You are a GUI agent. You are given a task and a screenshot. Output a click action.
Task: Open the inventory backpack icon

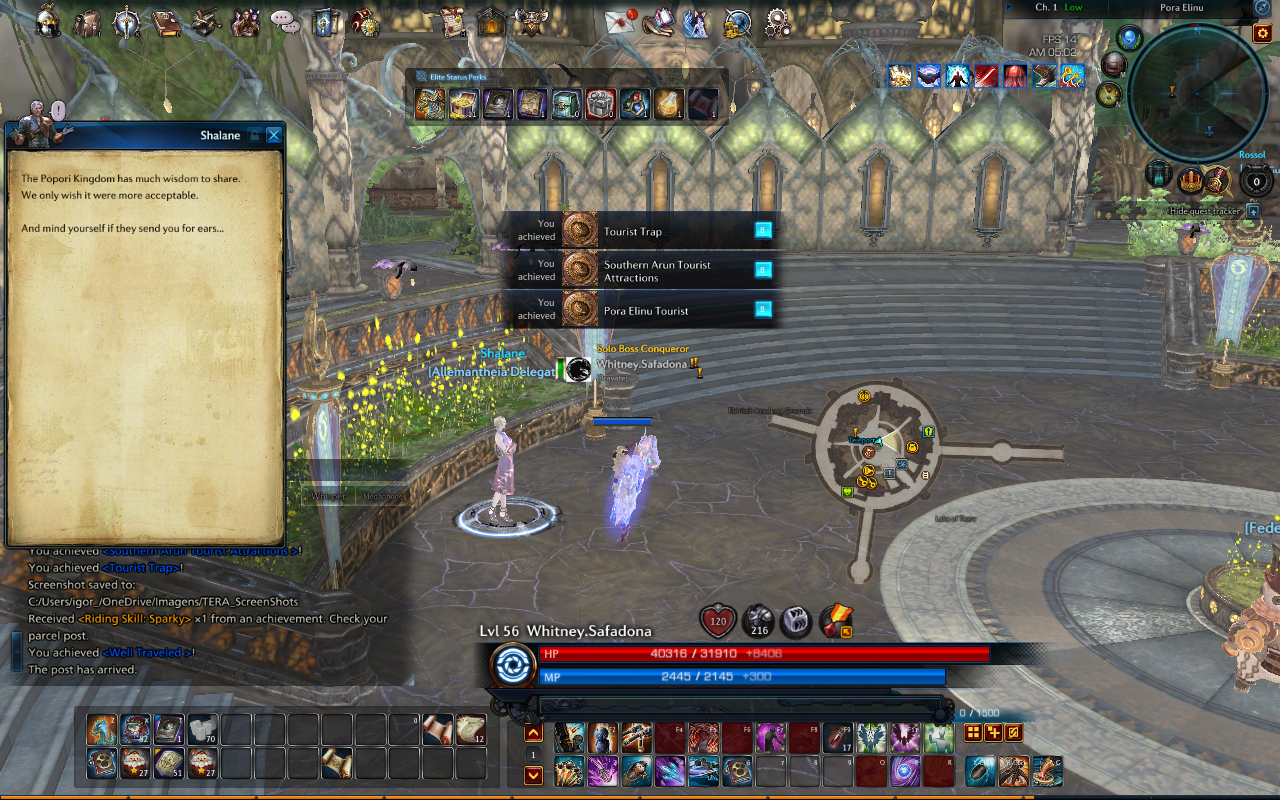(x=89, y=22)
